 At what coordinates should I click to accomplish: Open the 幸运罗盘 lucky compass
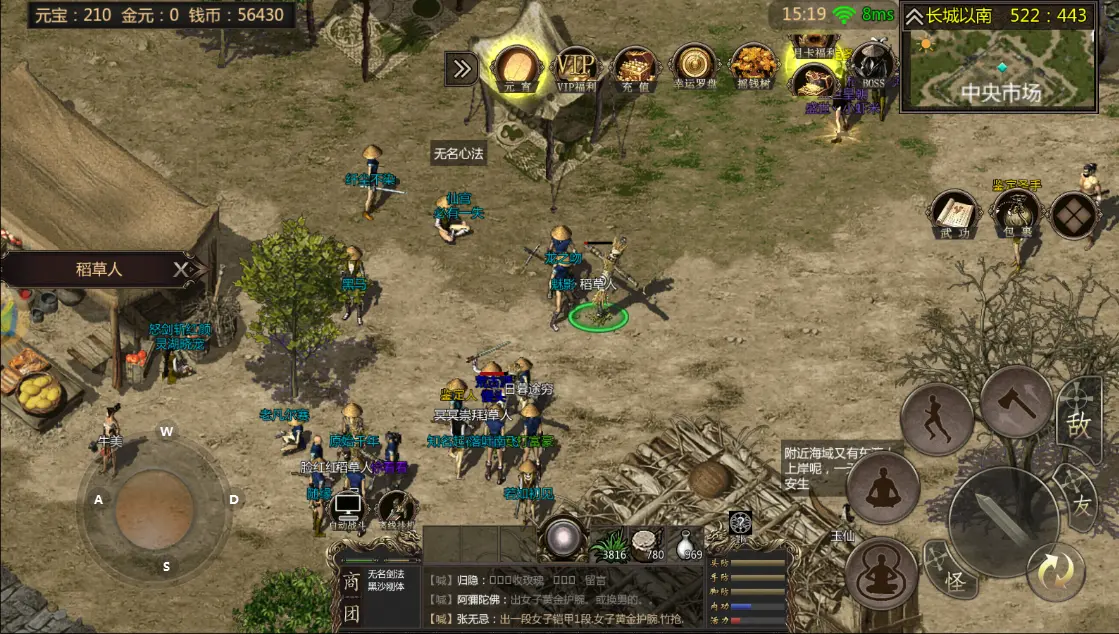coord(692,67)
